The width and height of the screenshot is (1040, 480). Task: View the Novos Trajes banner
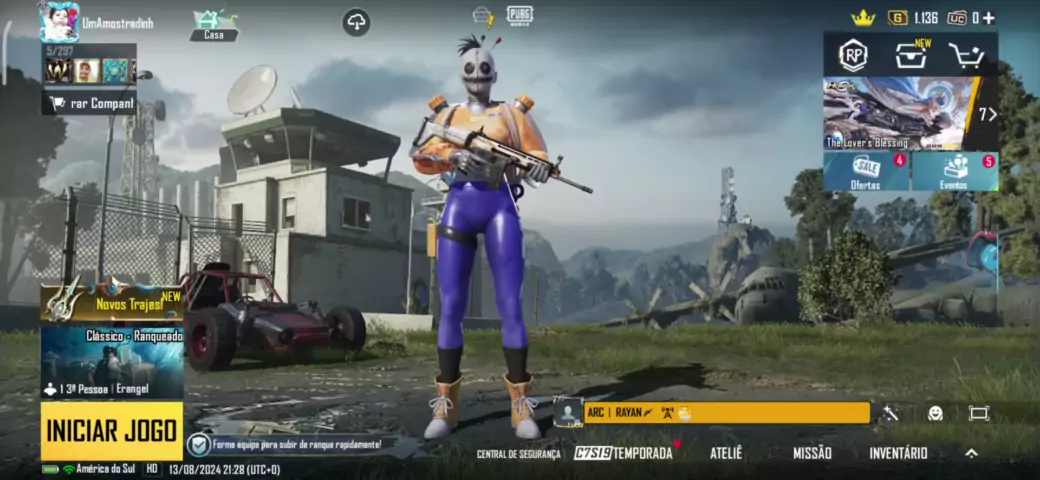click(x=112, y=303)
